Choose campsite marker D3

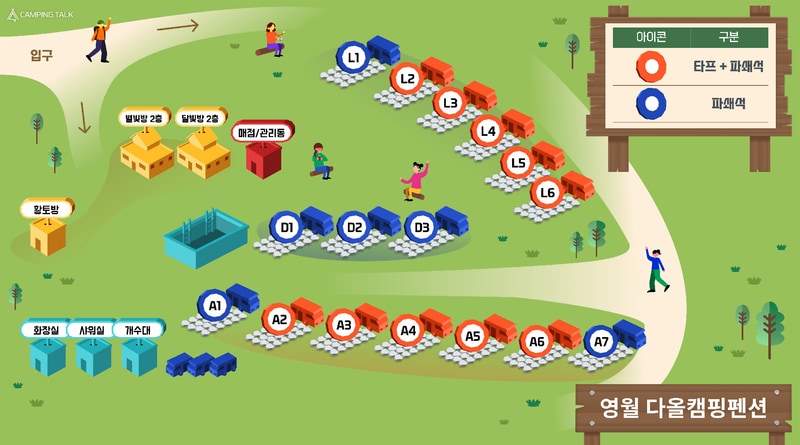coord(422,228)
